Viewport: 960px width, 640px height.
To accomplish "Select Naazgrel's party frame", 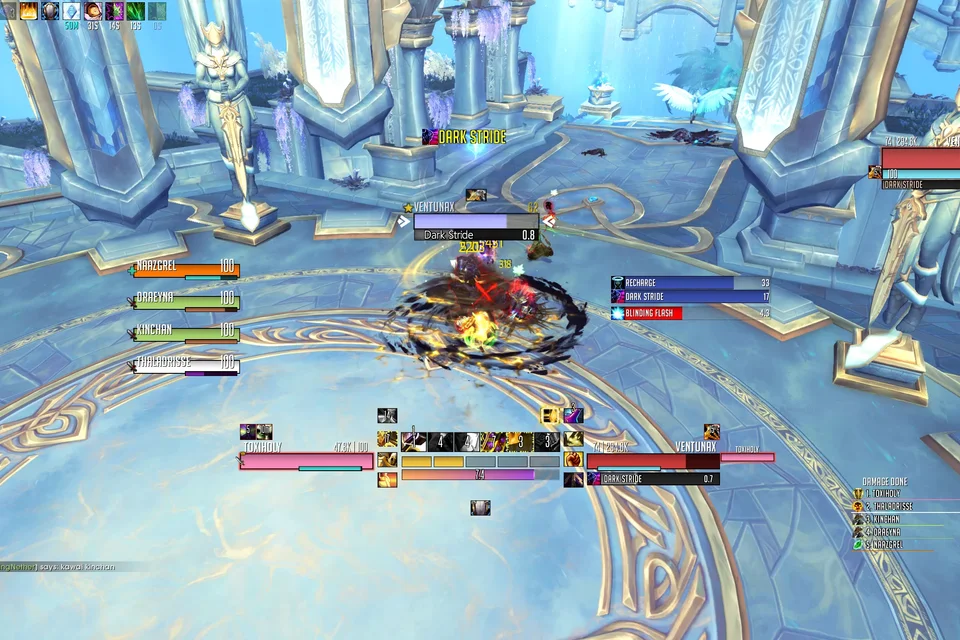I will pos(187,270).
